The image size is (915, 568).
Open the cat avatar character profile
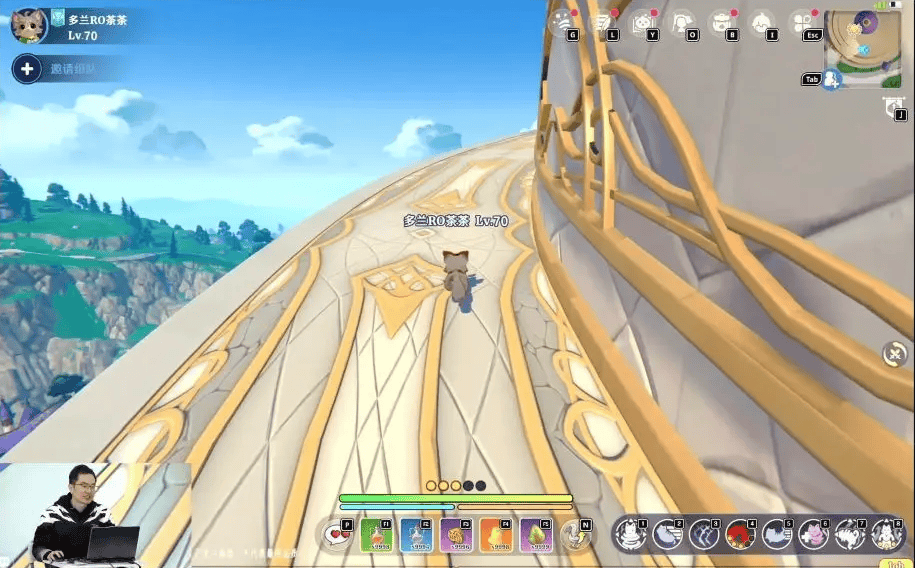(29, 24)
